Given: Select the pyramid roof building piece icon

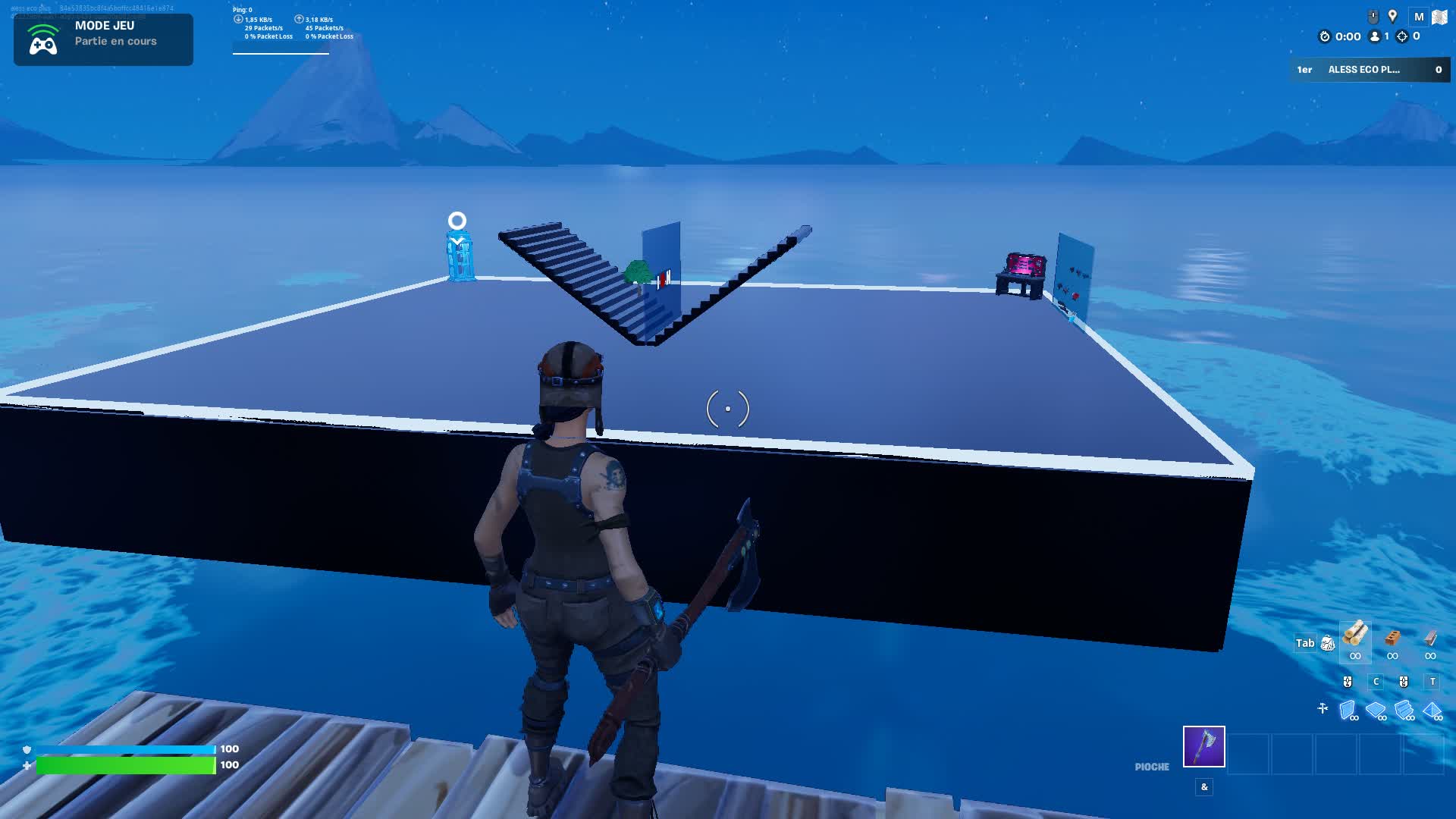Looking at the screenshot, I should click(1432, 708).
